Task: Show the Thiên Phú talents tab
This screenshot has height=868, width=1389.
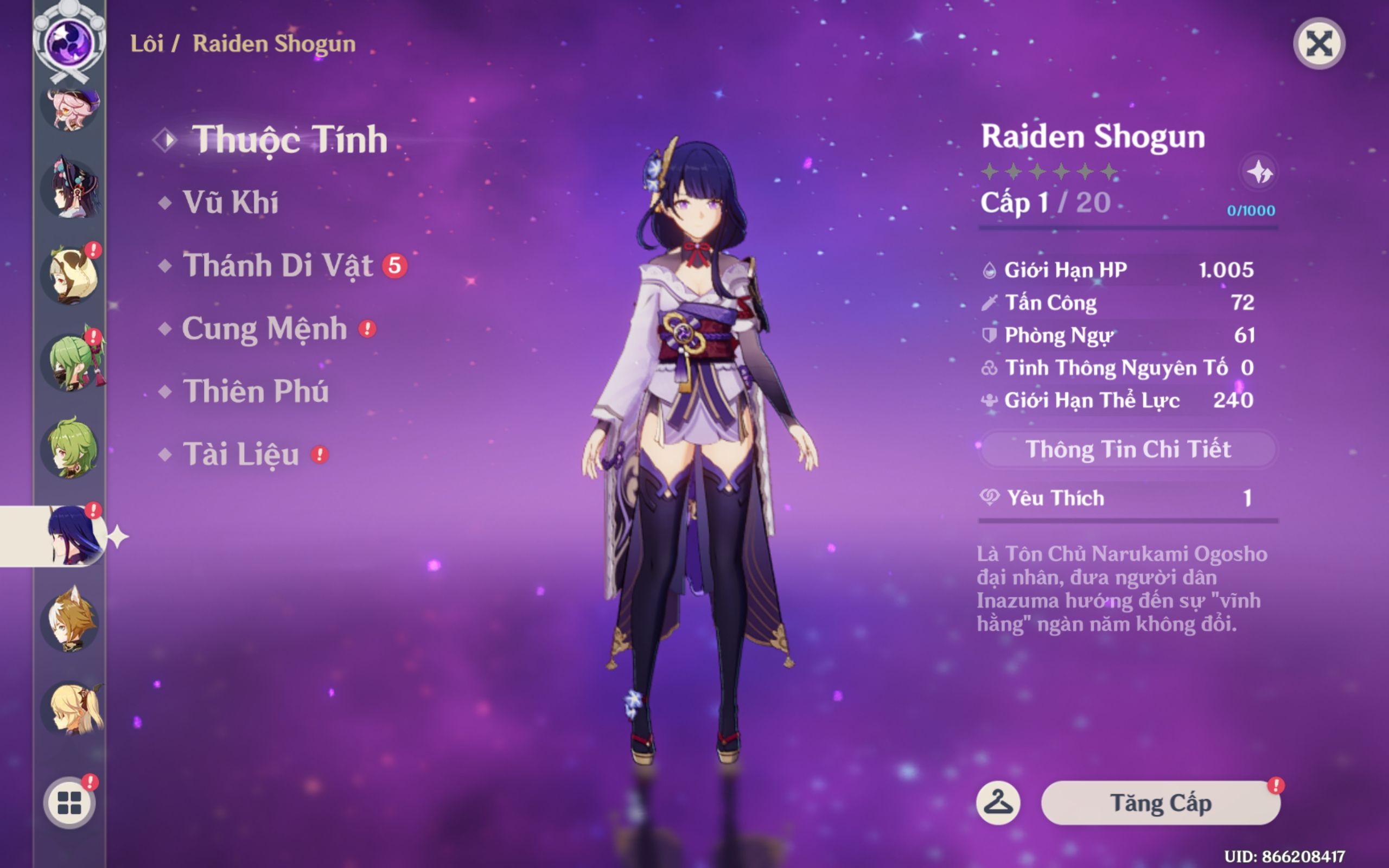Action: pyautogui.click(x=256, y=392)
